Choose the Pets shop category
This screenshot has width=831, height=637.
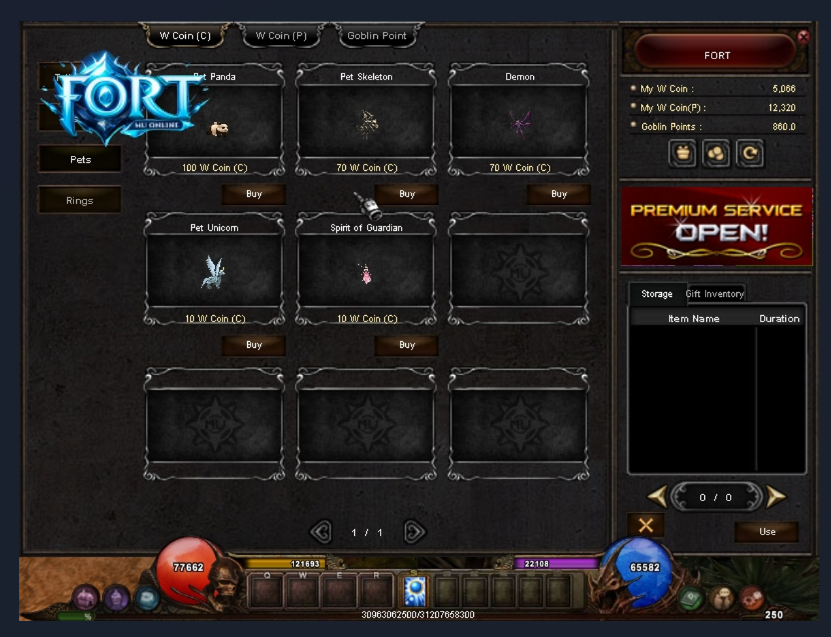tap(80, 159)
